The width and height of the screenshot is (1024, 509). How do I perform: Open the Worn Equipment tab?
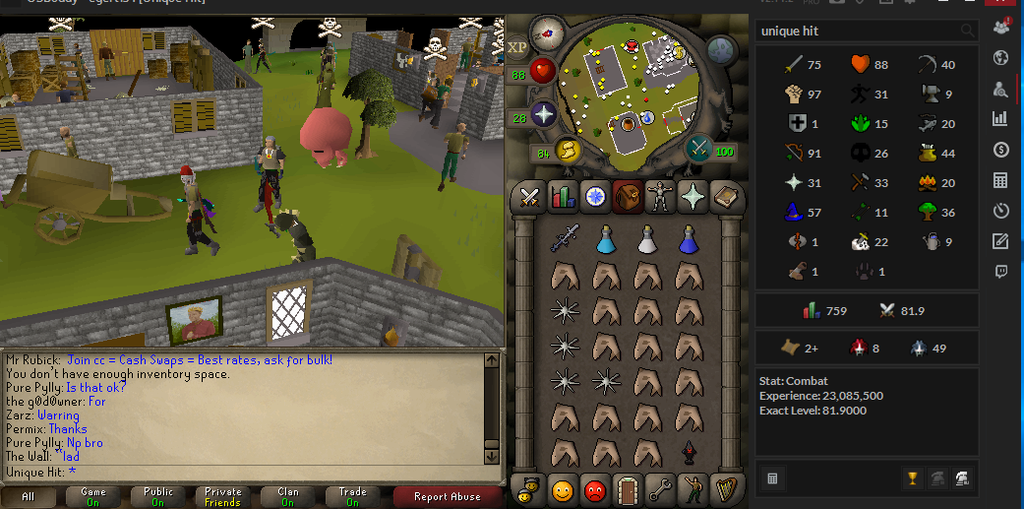(x=660, y=197)
